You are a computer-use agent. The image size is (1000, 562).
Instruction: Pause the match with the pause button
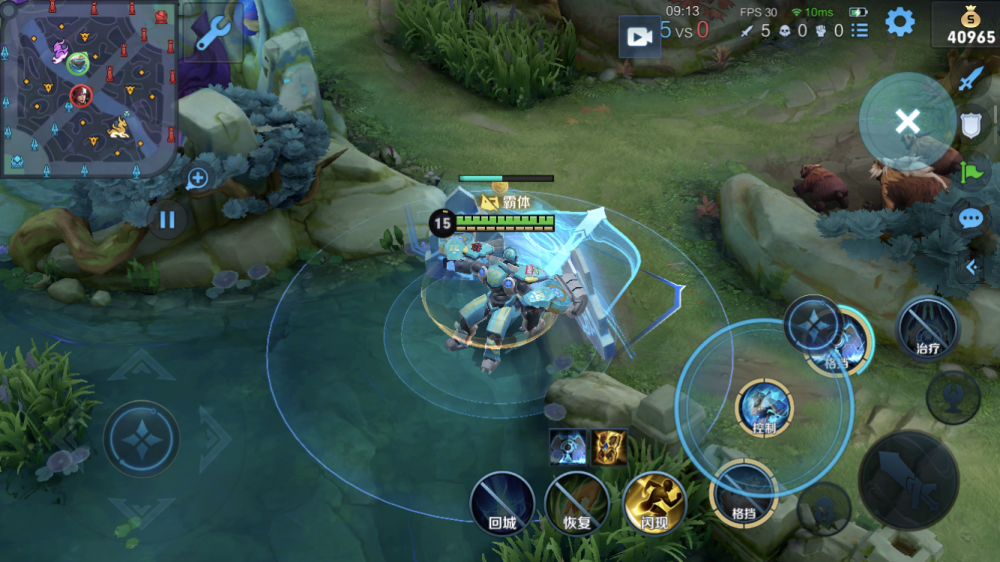167,219
